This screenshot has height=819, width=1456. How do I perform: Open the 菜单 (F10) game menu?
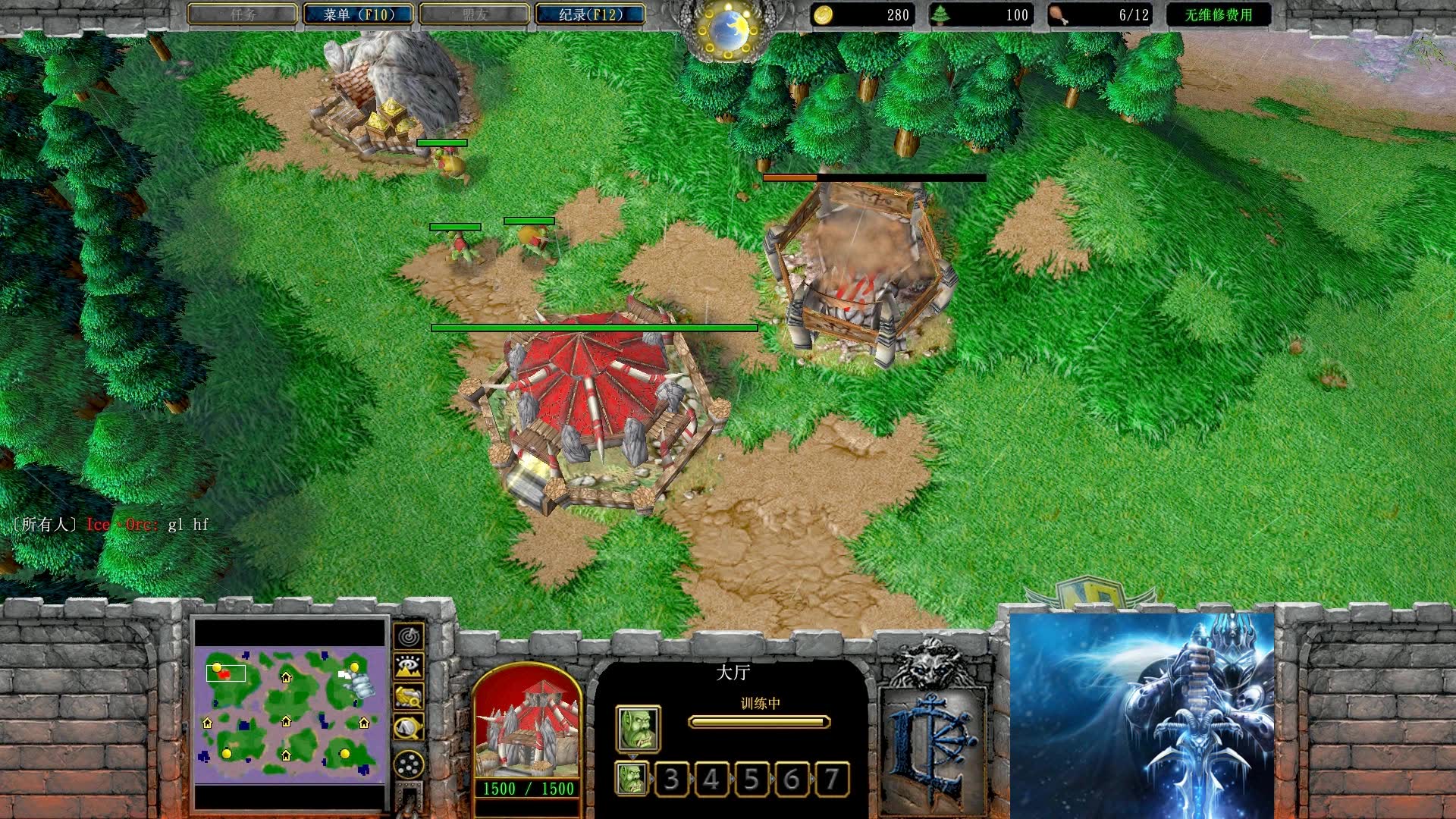pos(358,14)
